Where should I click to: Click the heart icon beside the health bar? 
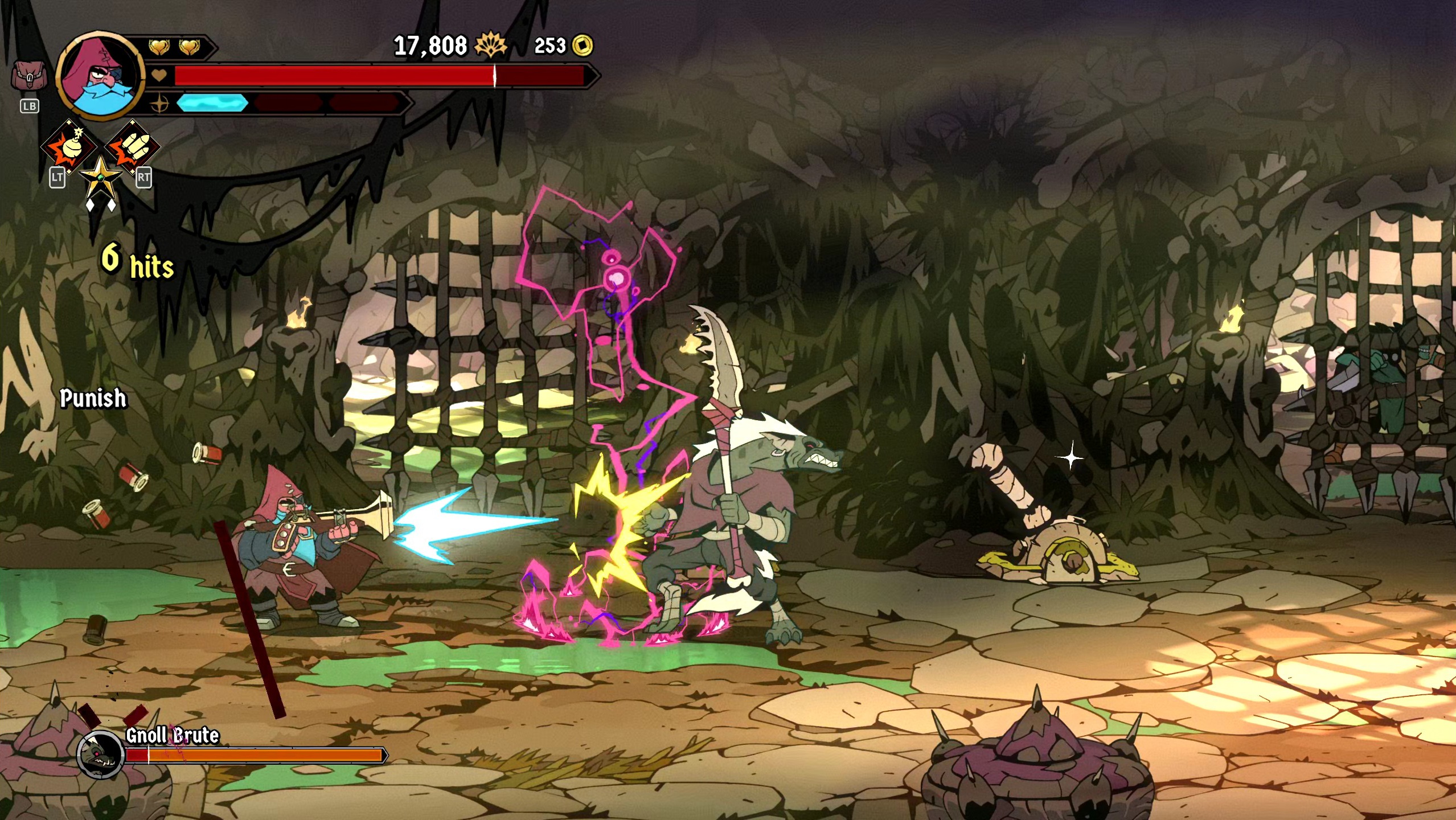click(159, 75)
